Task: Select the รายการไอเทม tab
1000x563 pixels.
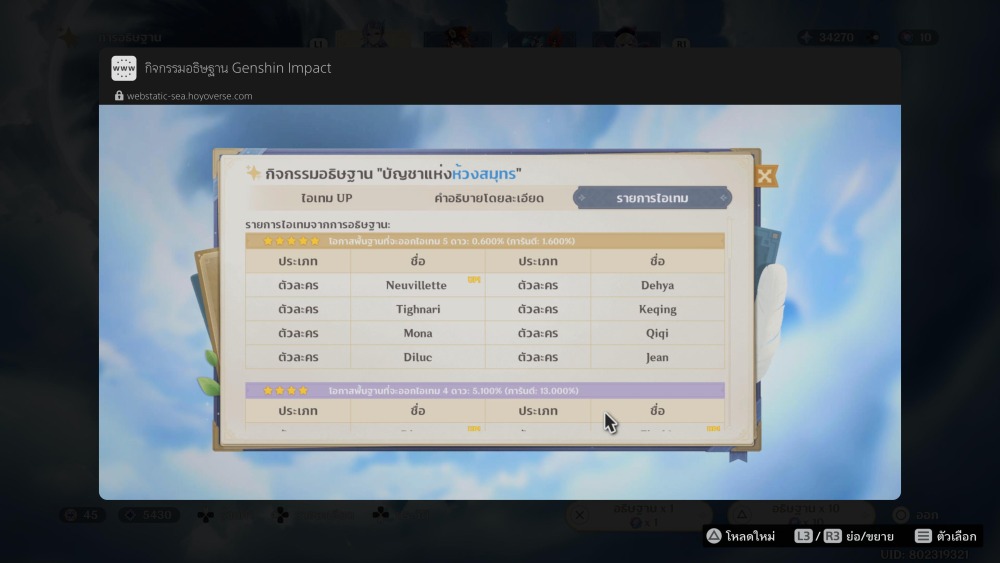Action: click(x=652, y=198)
